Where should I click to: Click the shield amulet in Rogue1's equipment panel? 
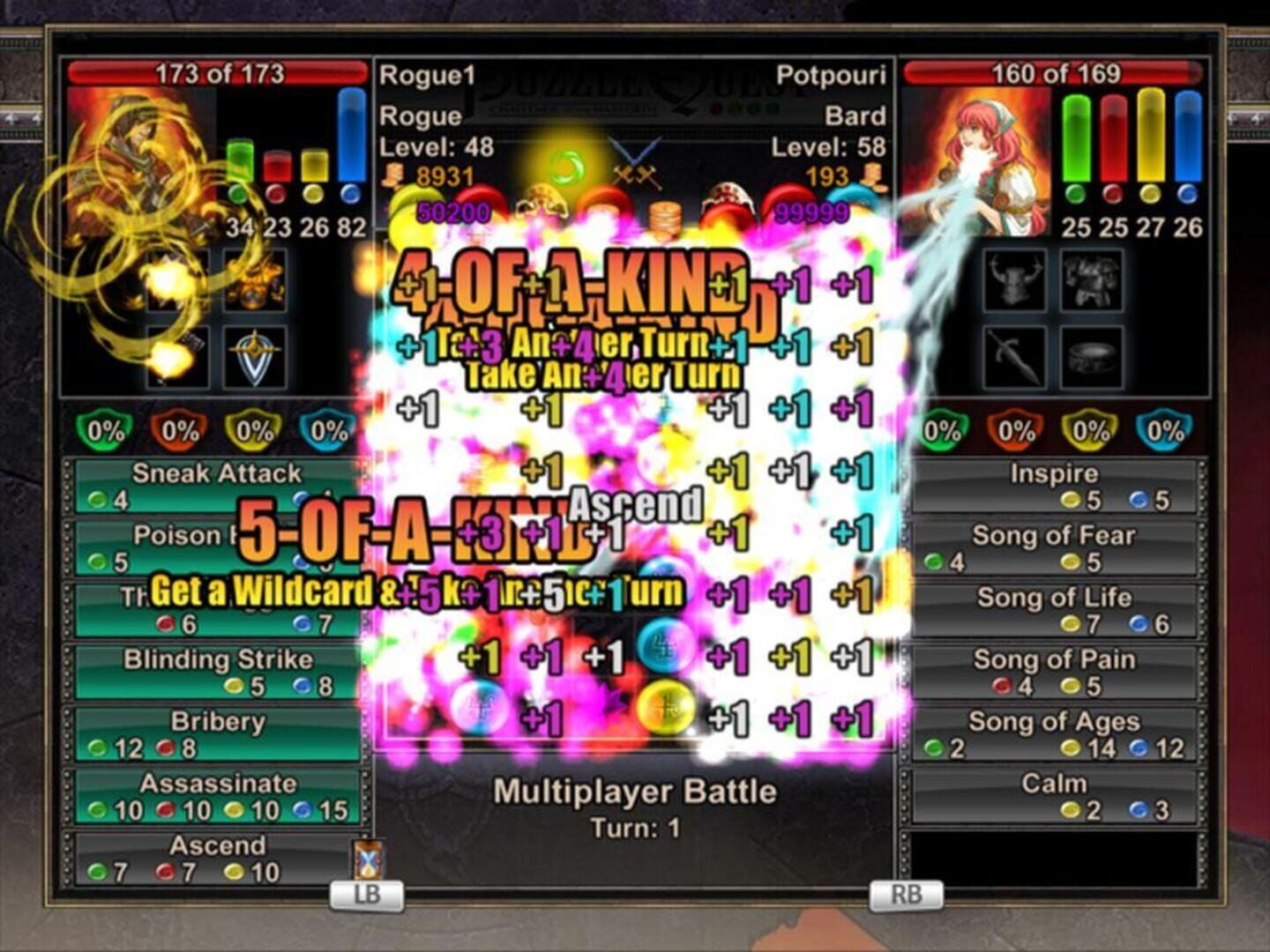tap(257, 357)
